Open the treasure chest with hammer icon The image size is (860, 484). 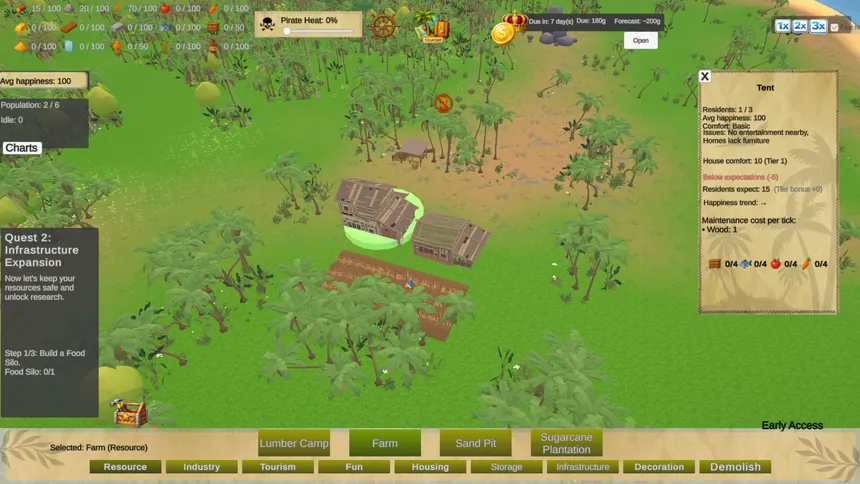(x=129, y=413)
